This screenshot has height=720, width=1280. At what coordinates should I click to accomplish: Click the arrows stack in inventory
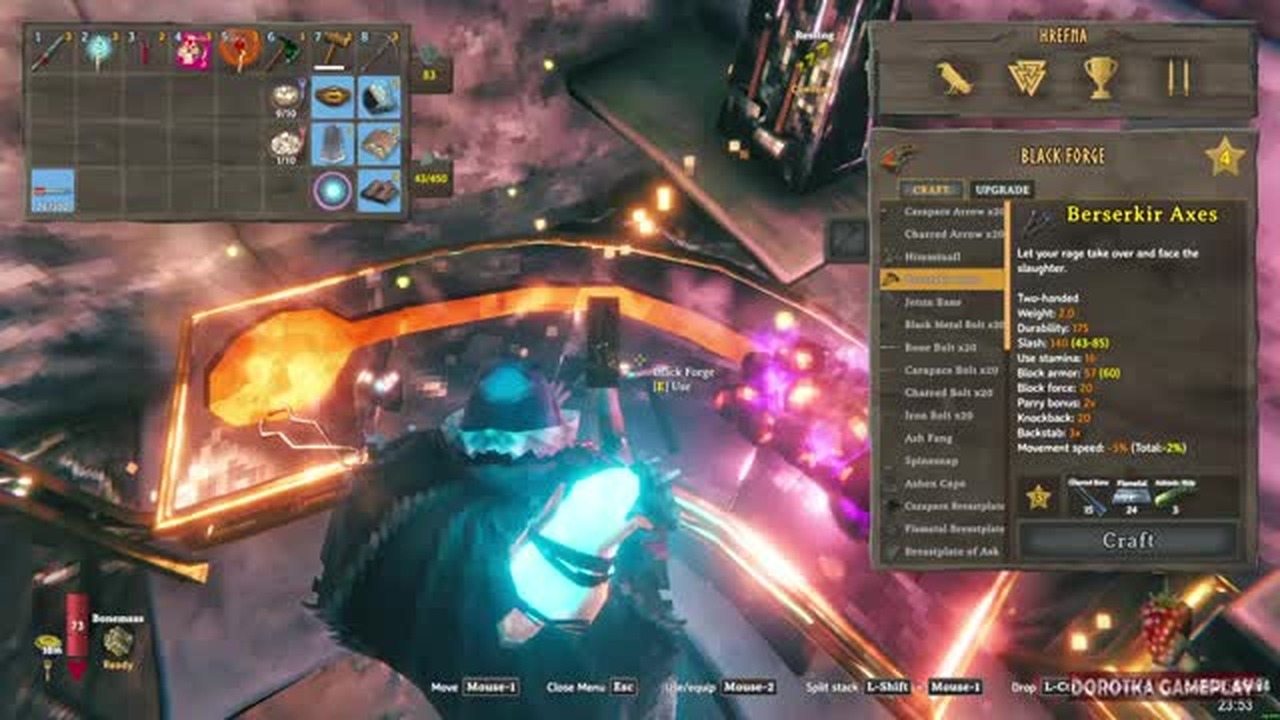(x=52, y=189)
